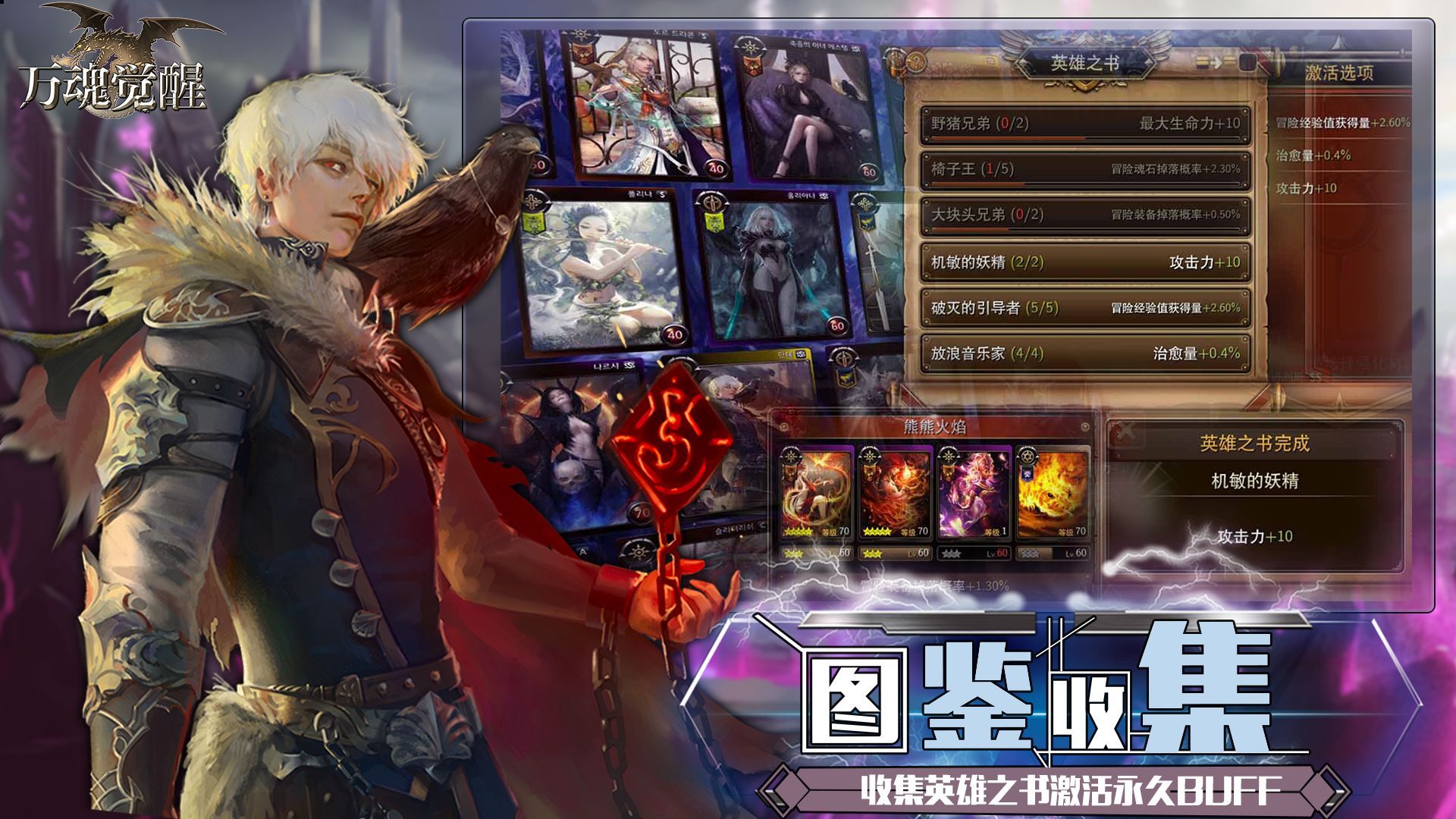
Task: Click the right arrow beside 英雄之书 to page forward
Action: tap(1149, 64)
